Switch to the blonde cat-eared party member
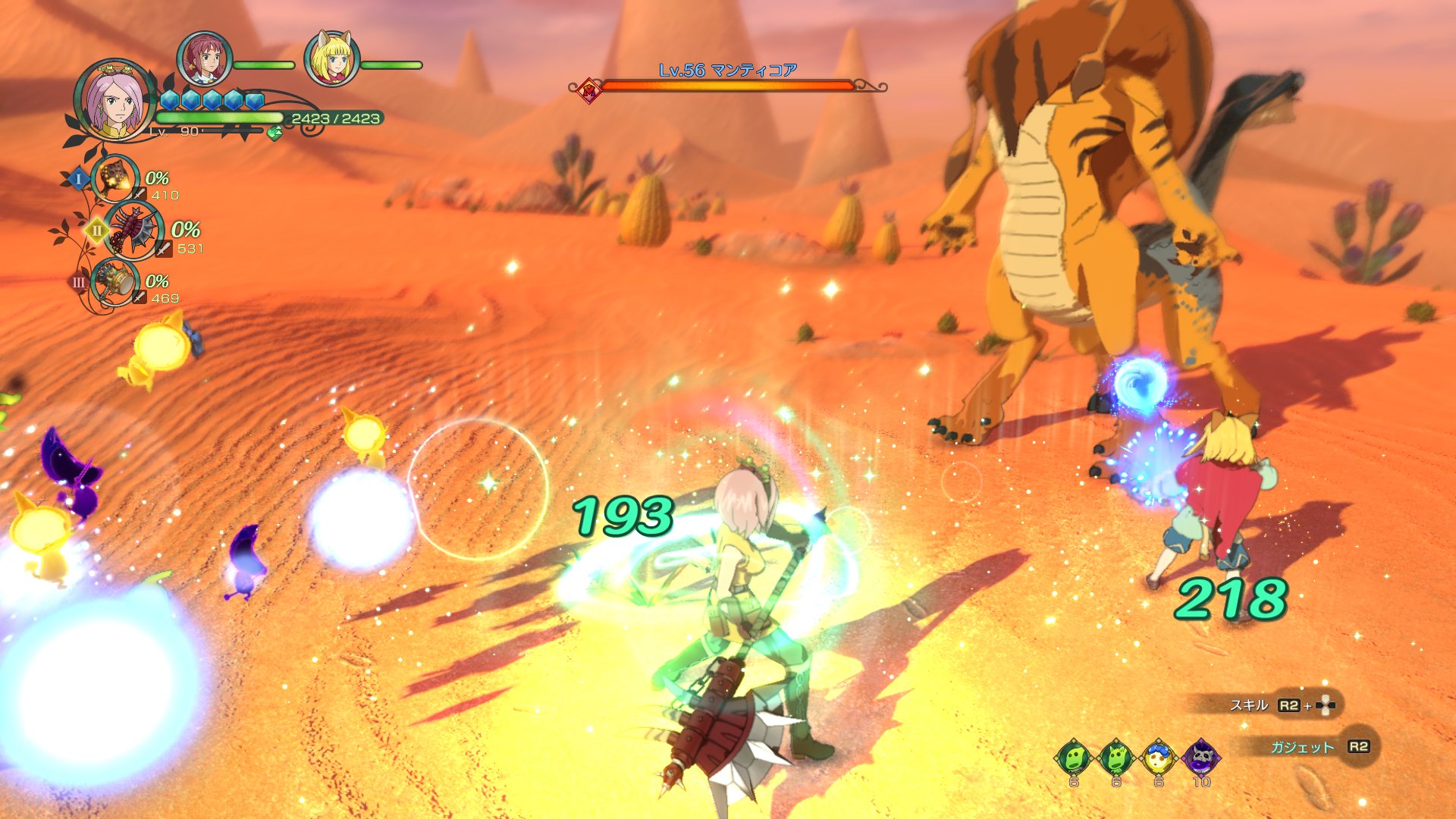Image resolution: width=1456 pixels, height=819 pixels. click(331, 59)
